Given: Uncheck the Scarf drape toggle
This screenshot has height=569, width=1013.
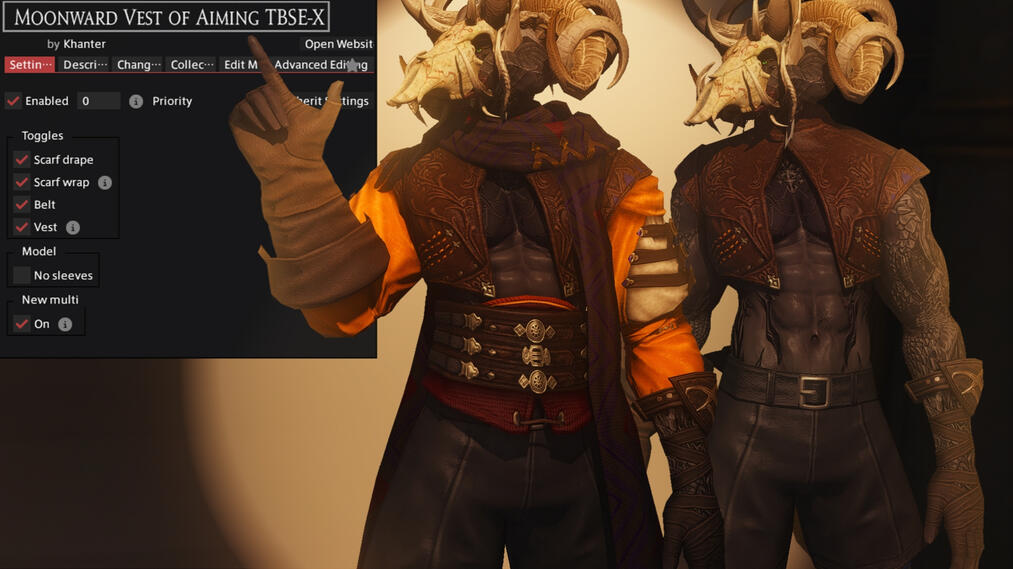Looking at the screenshot, I should pos(21,160).
